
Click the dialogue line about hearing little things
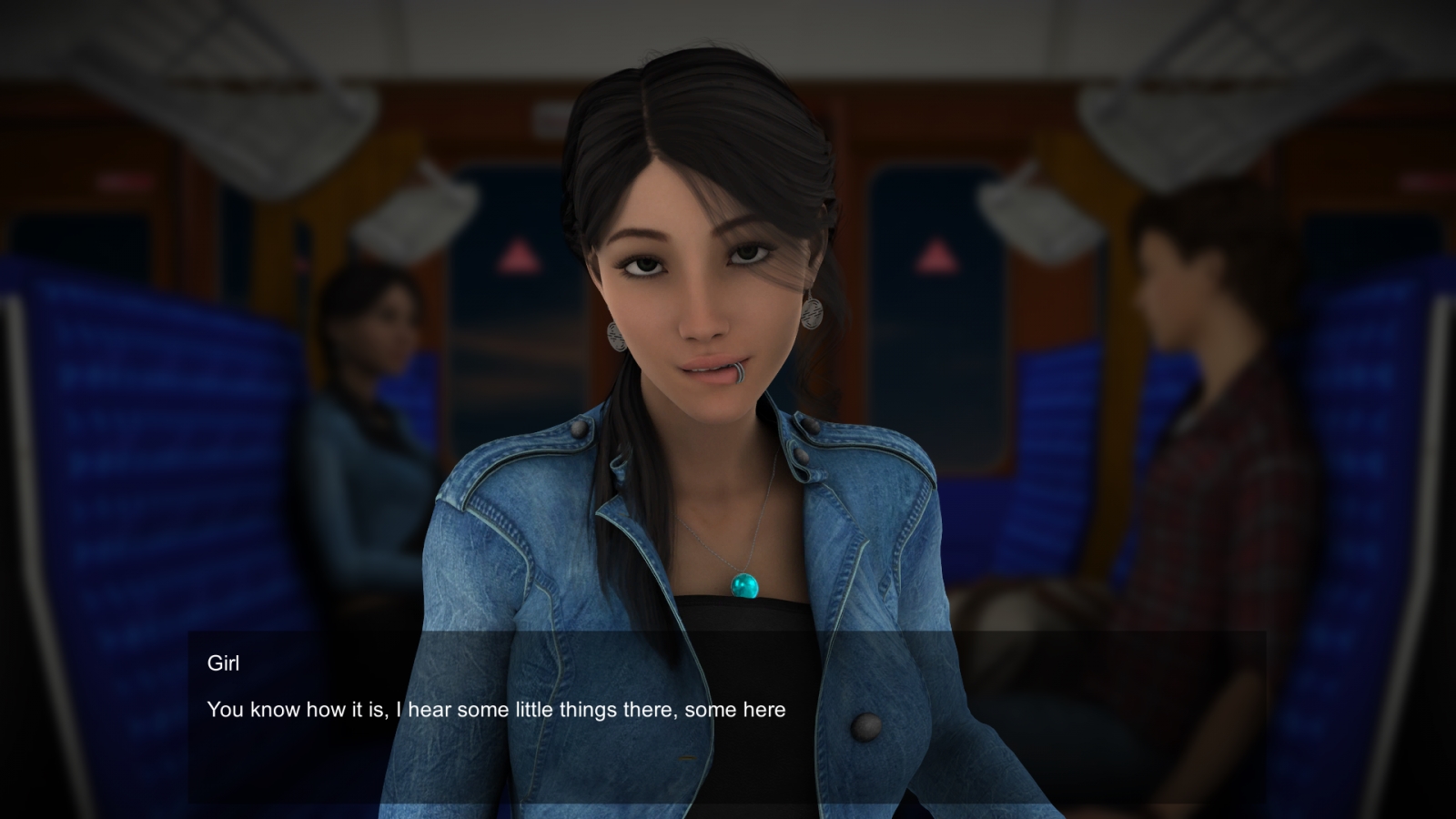click(498, 709)
